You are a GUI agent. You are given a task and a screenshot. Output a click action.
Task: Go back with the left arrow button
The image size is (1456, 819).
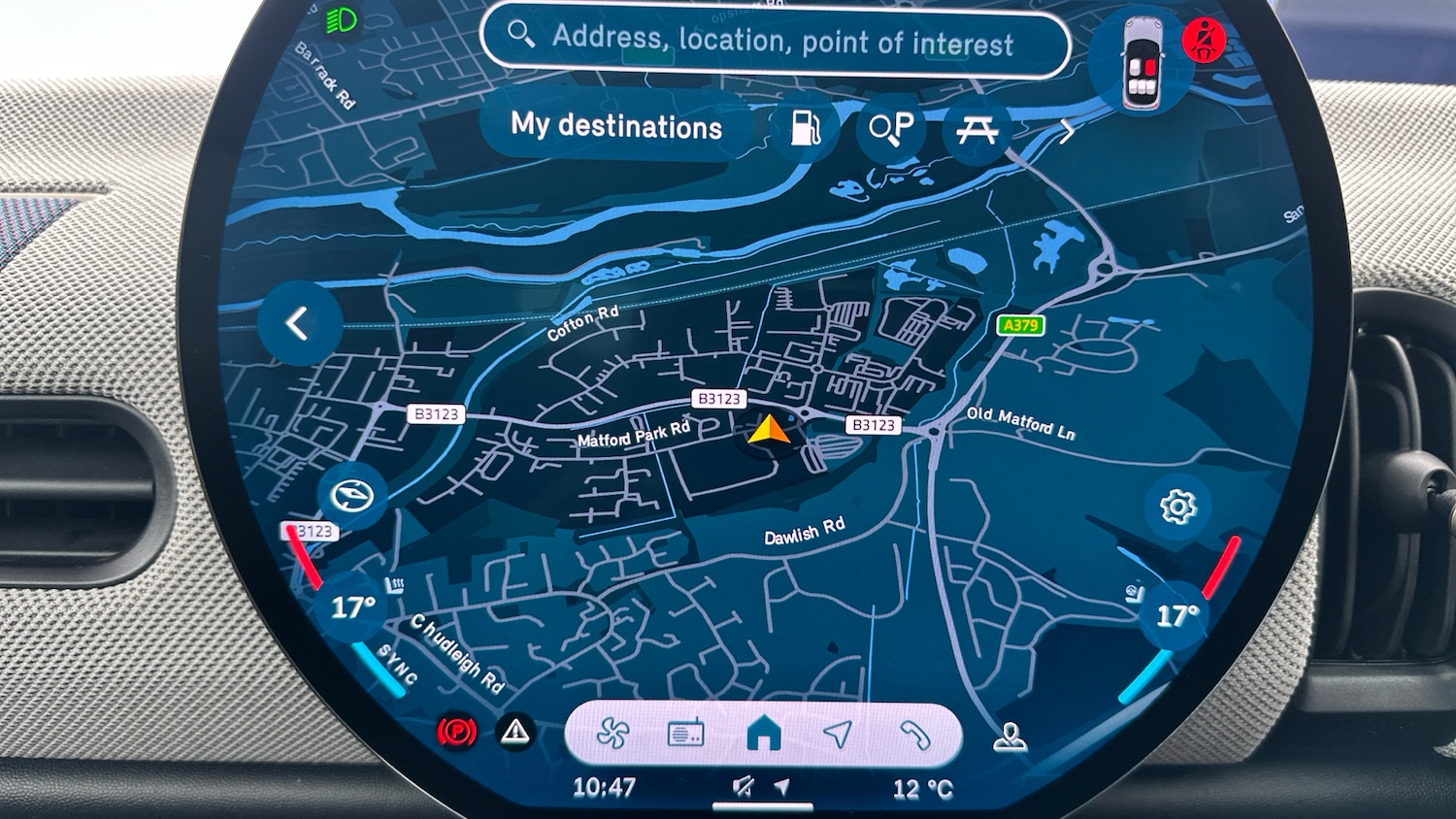coord(298,323)
